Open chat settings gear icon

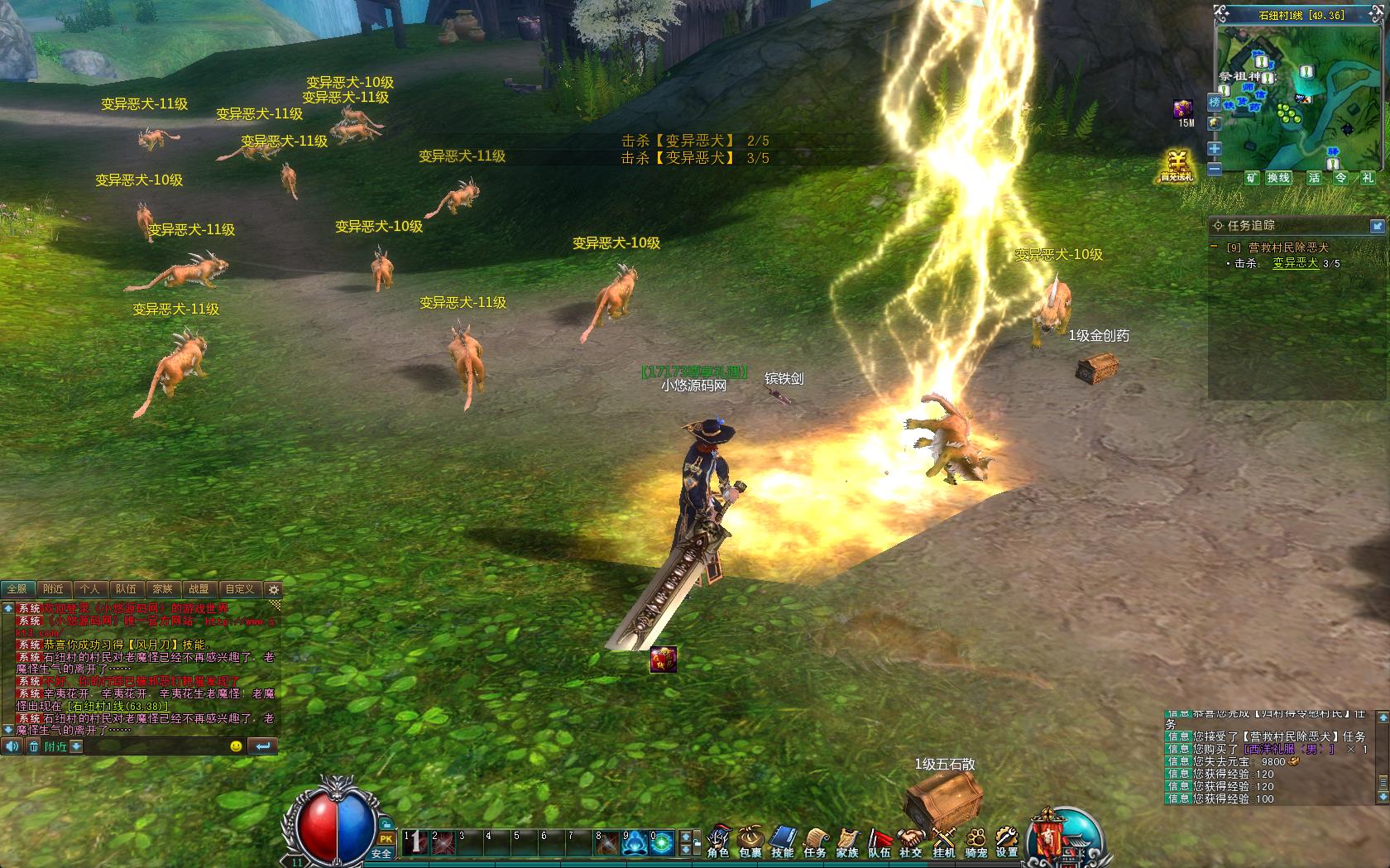[x=274, y=590]
